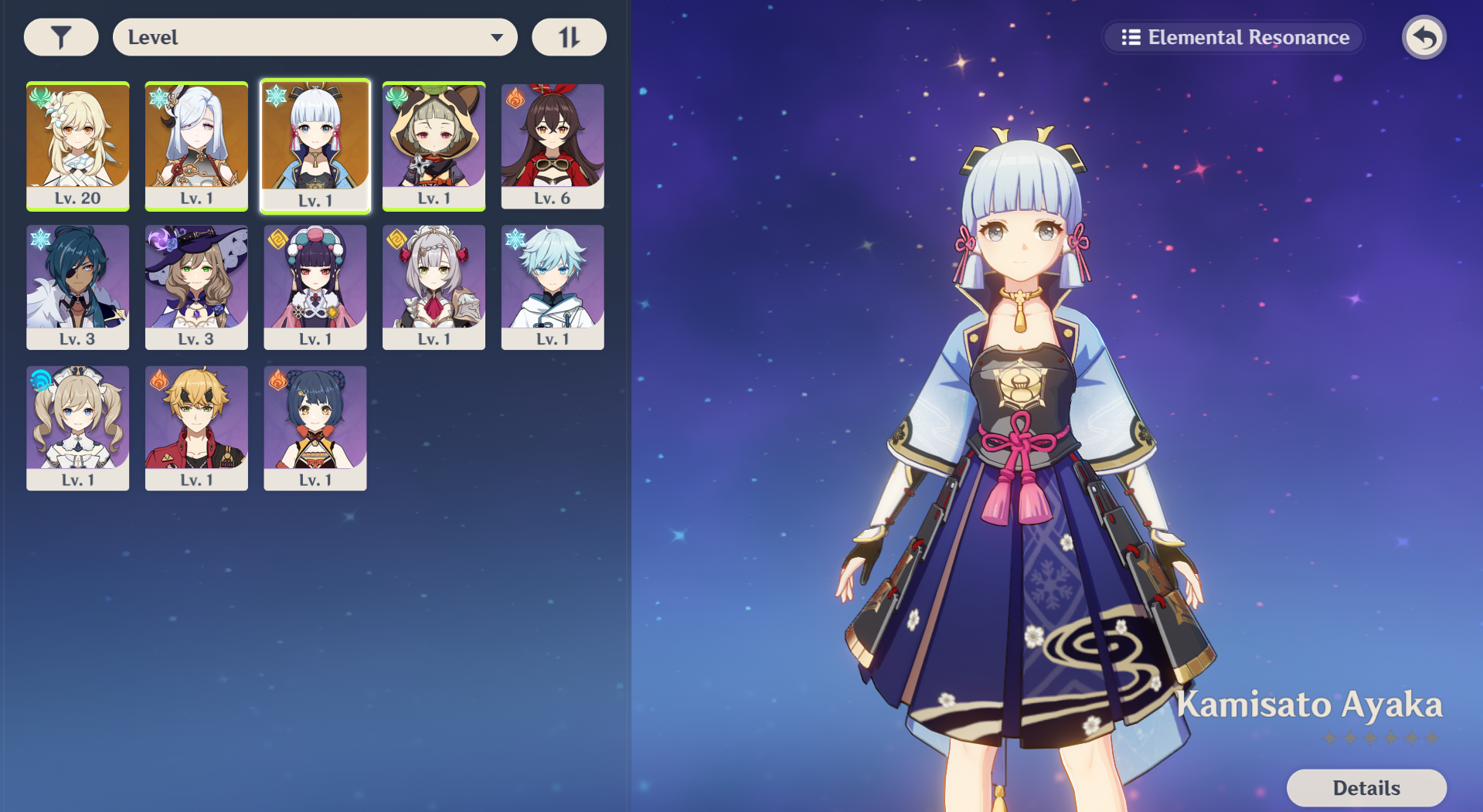Toggle the sort order arrows button
The image size is (1483, 812).
[569, 37]
